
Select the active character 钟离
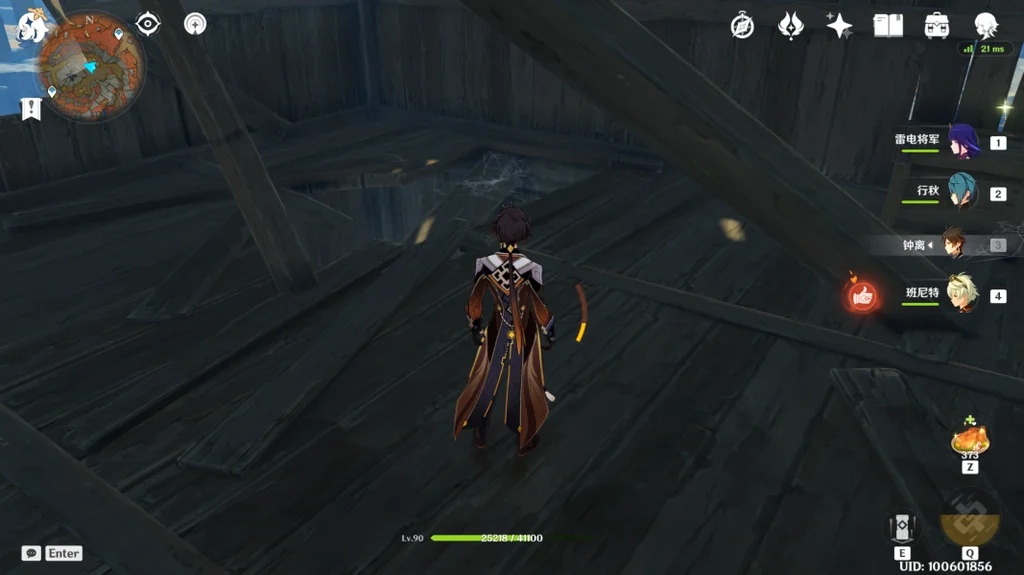(x=956, y=244)
